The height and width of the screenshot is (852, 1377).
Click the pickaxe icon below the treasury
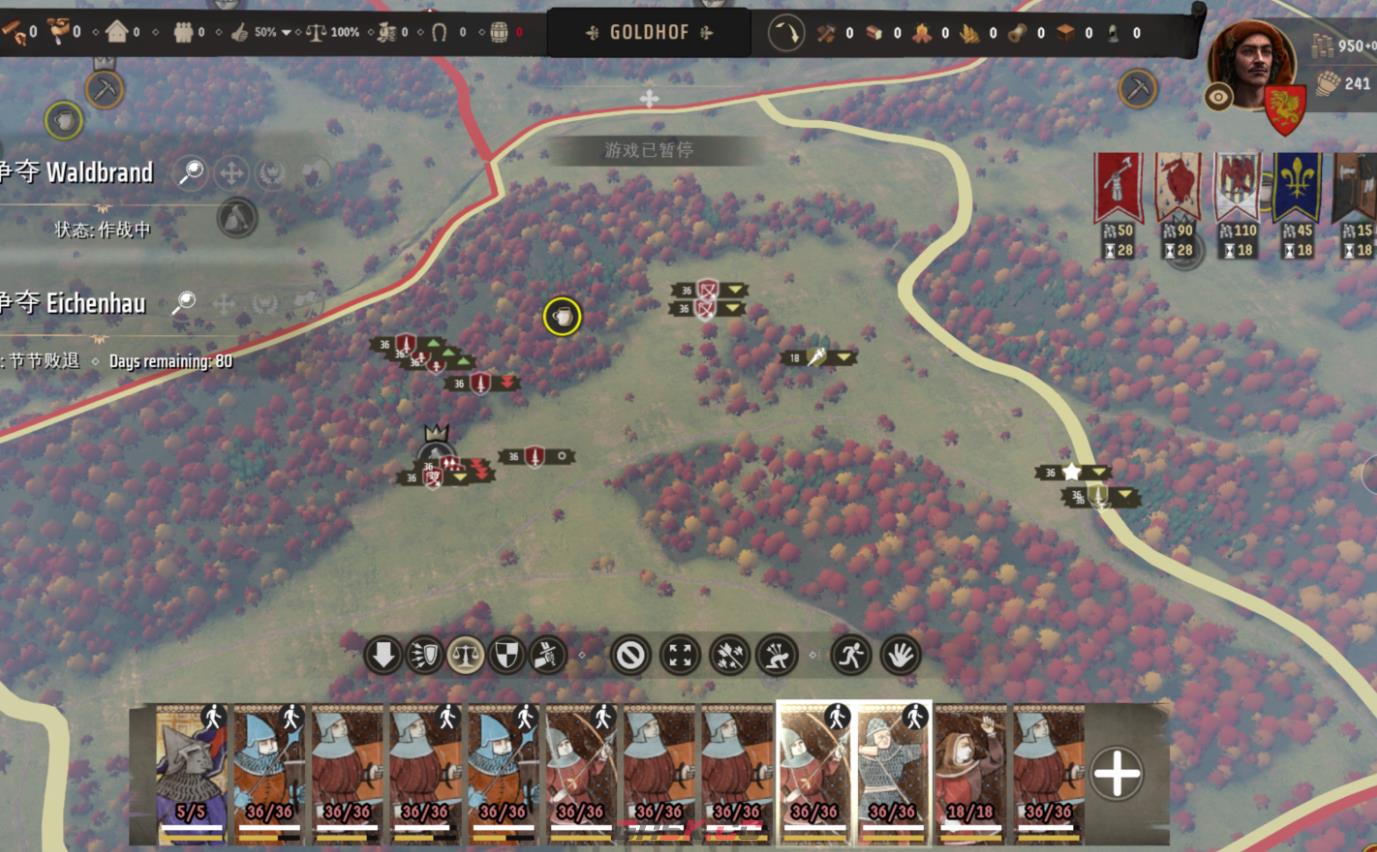coord(1137,89)
